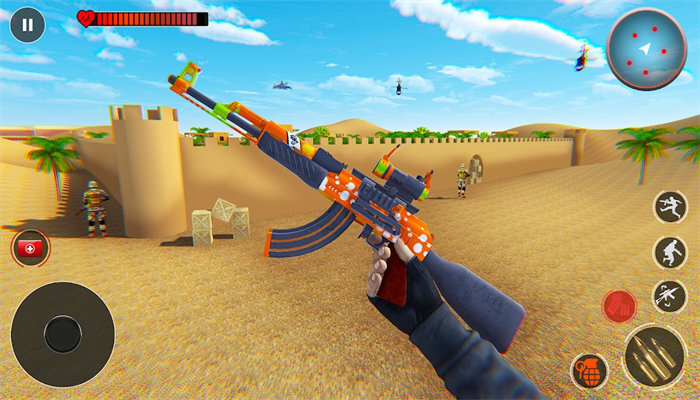Throw a grenade
700x400 pixels.
(589, 371)
